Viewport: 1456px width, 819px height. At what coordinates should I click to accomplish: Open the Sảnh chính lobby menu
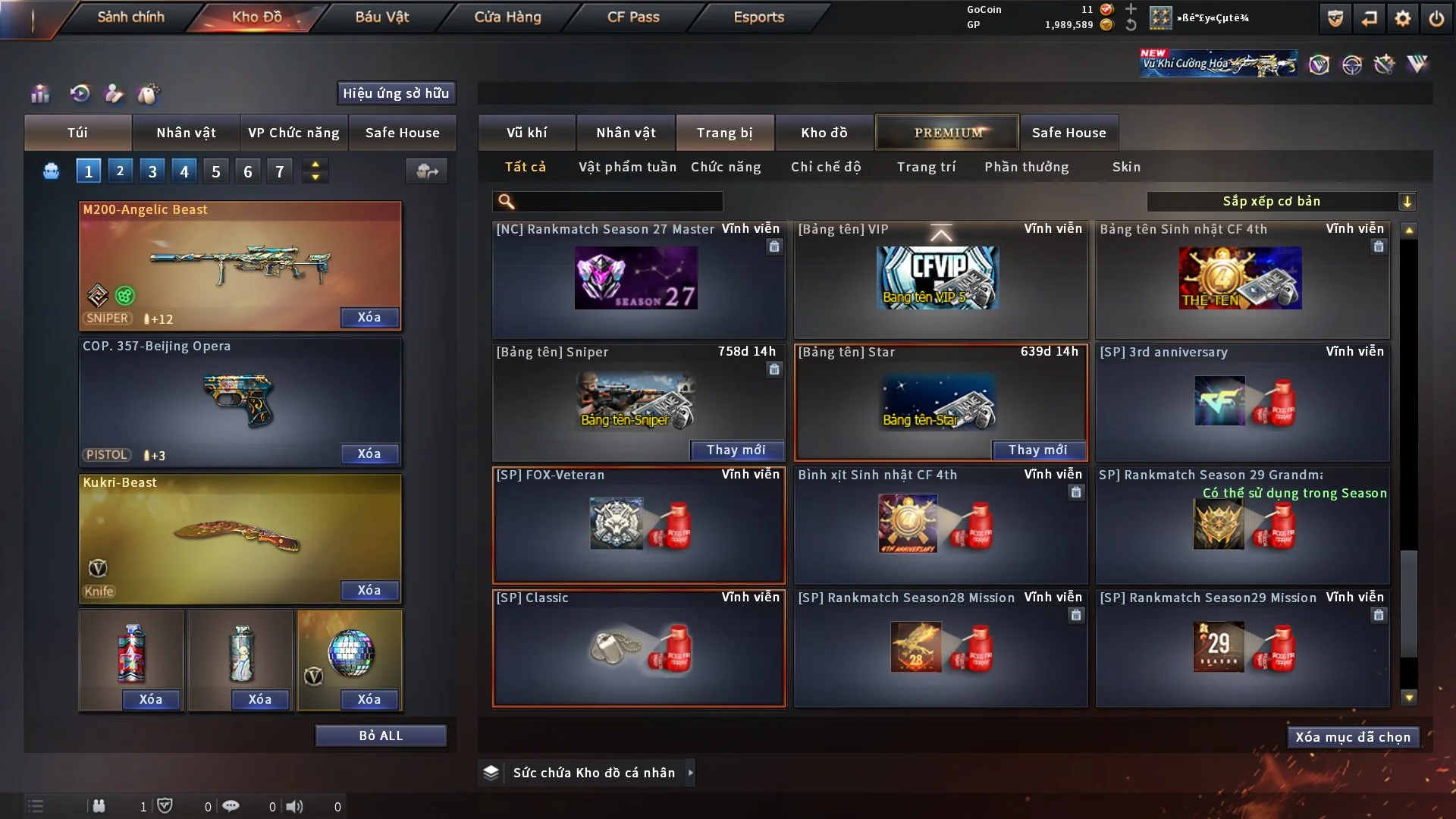pos(130,17)
